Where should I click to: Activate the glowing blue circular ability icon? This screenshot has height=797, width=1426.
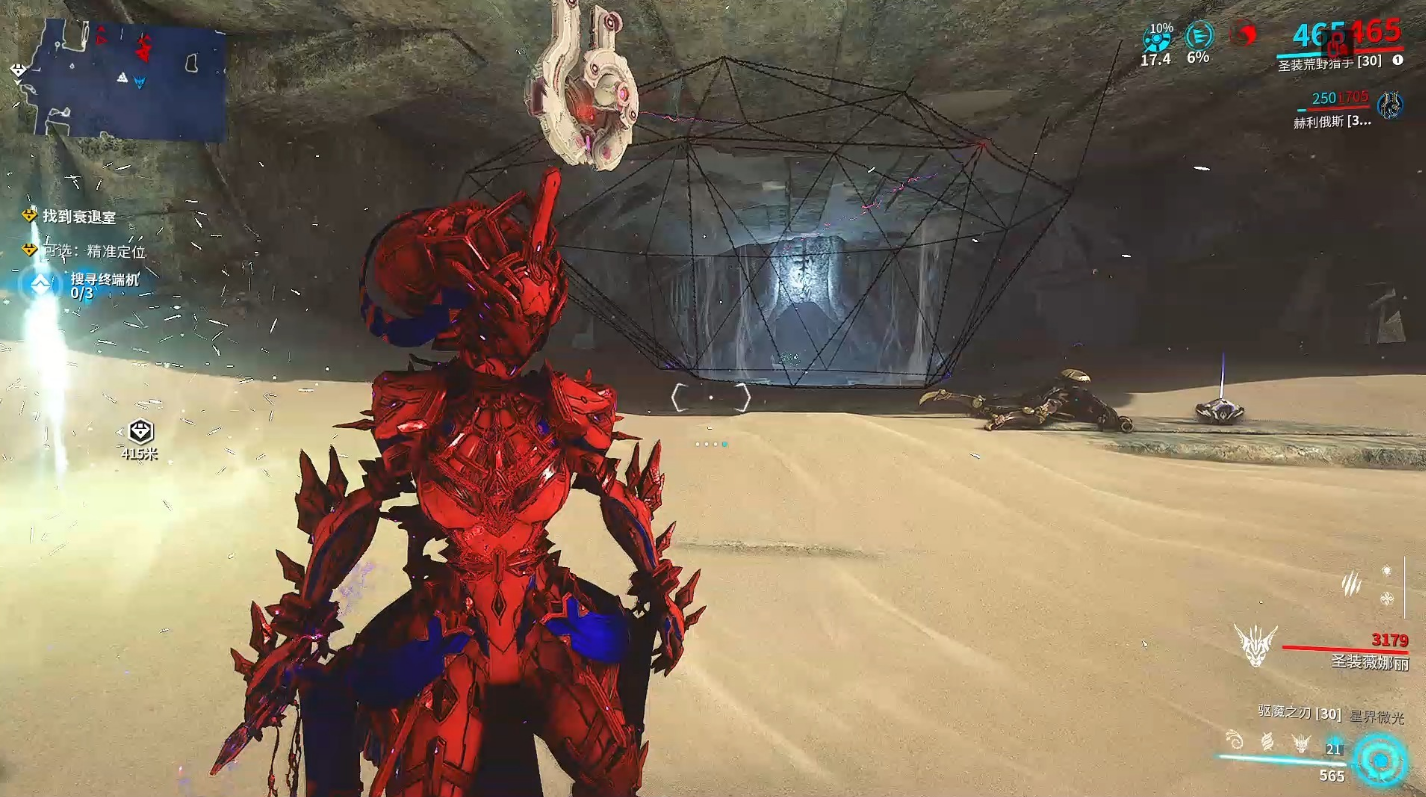coord(1380,761)
